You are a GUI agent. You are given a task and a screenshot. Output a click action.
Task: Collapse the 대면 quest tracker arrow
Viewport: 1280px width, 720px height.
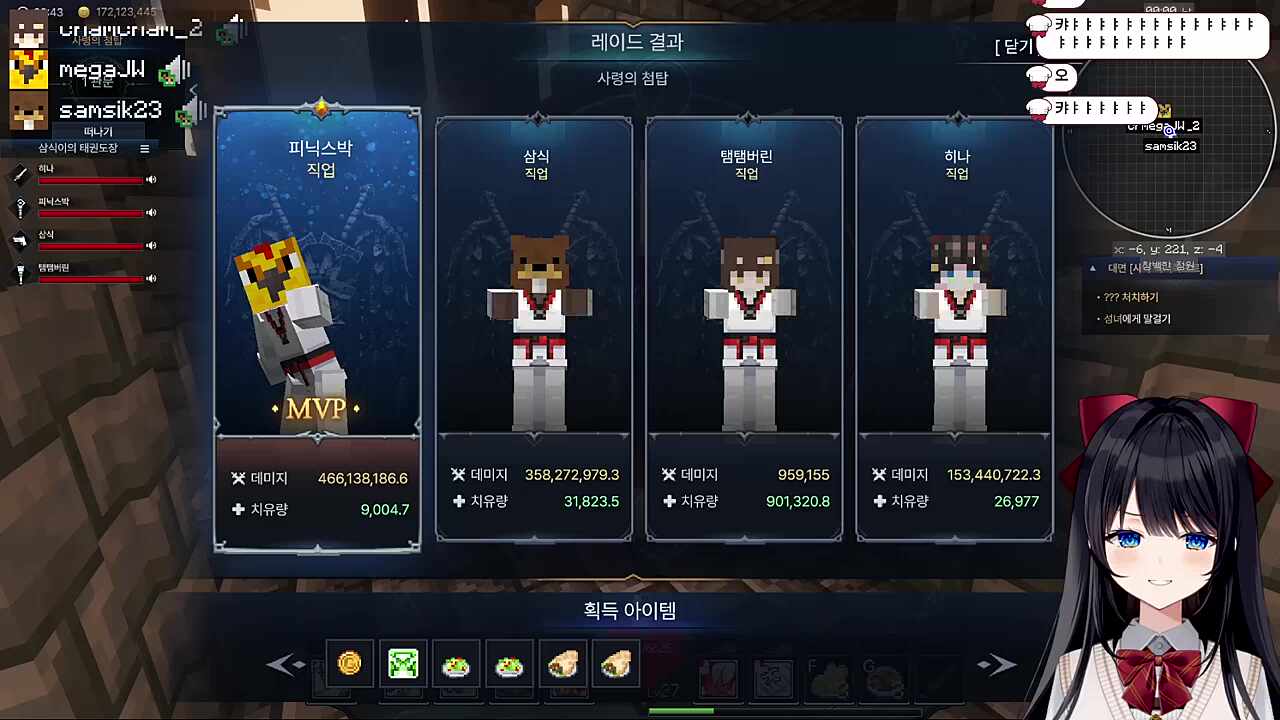(x=1092, y=268)
